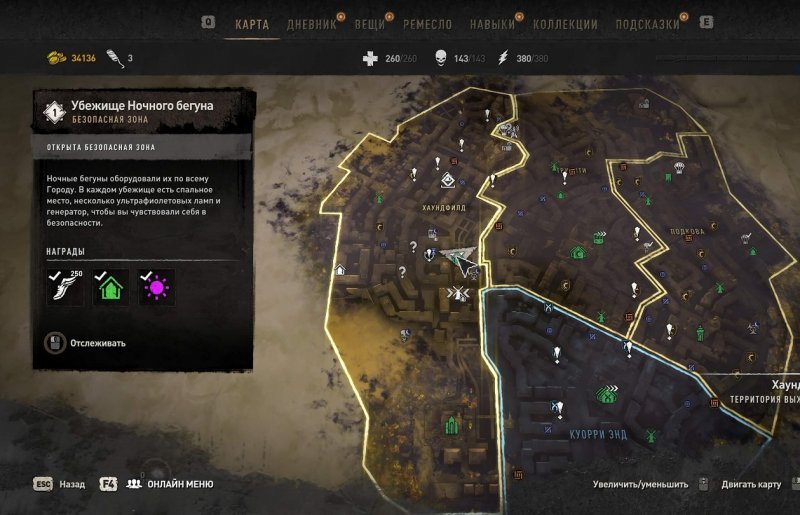
Task: Select the Карта tab
Action: point(251,24)
